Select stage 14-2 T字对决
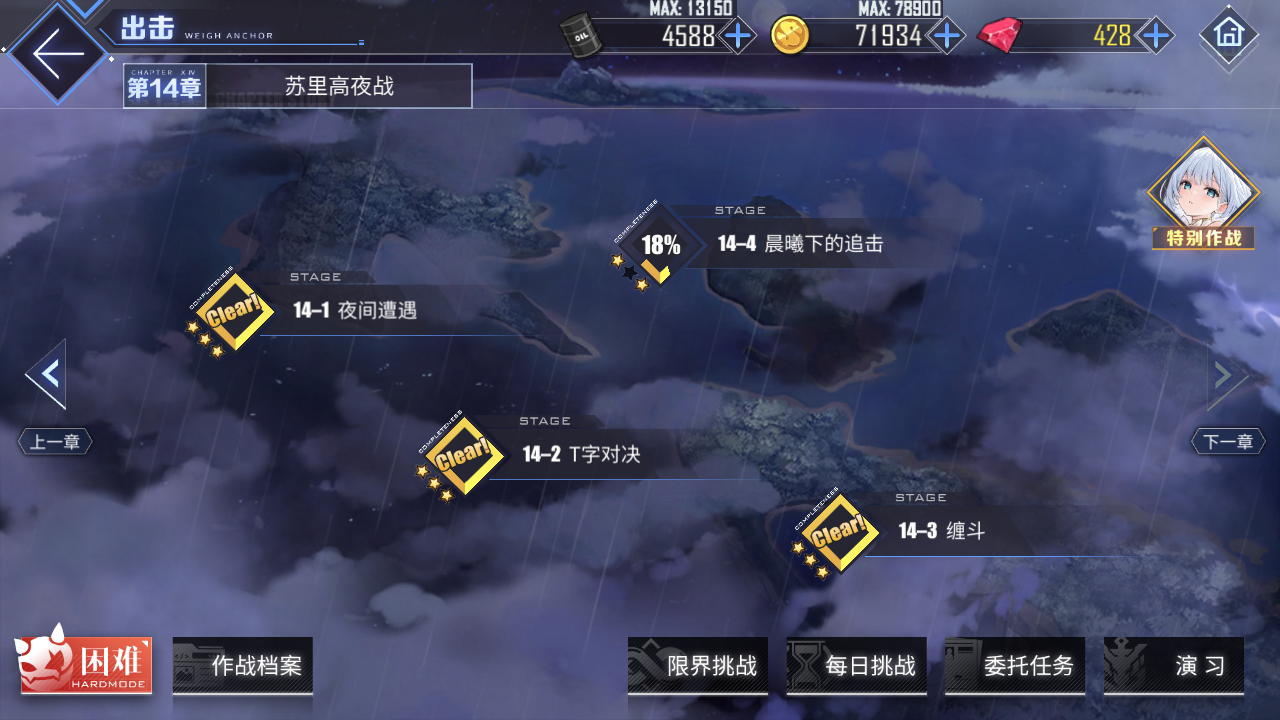 (x=460, y=453)
